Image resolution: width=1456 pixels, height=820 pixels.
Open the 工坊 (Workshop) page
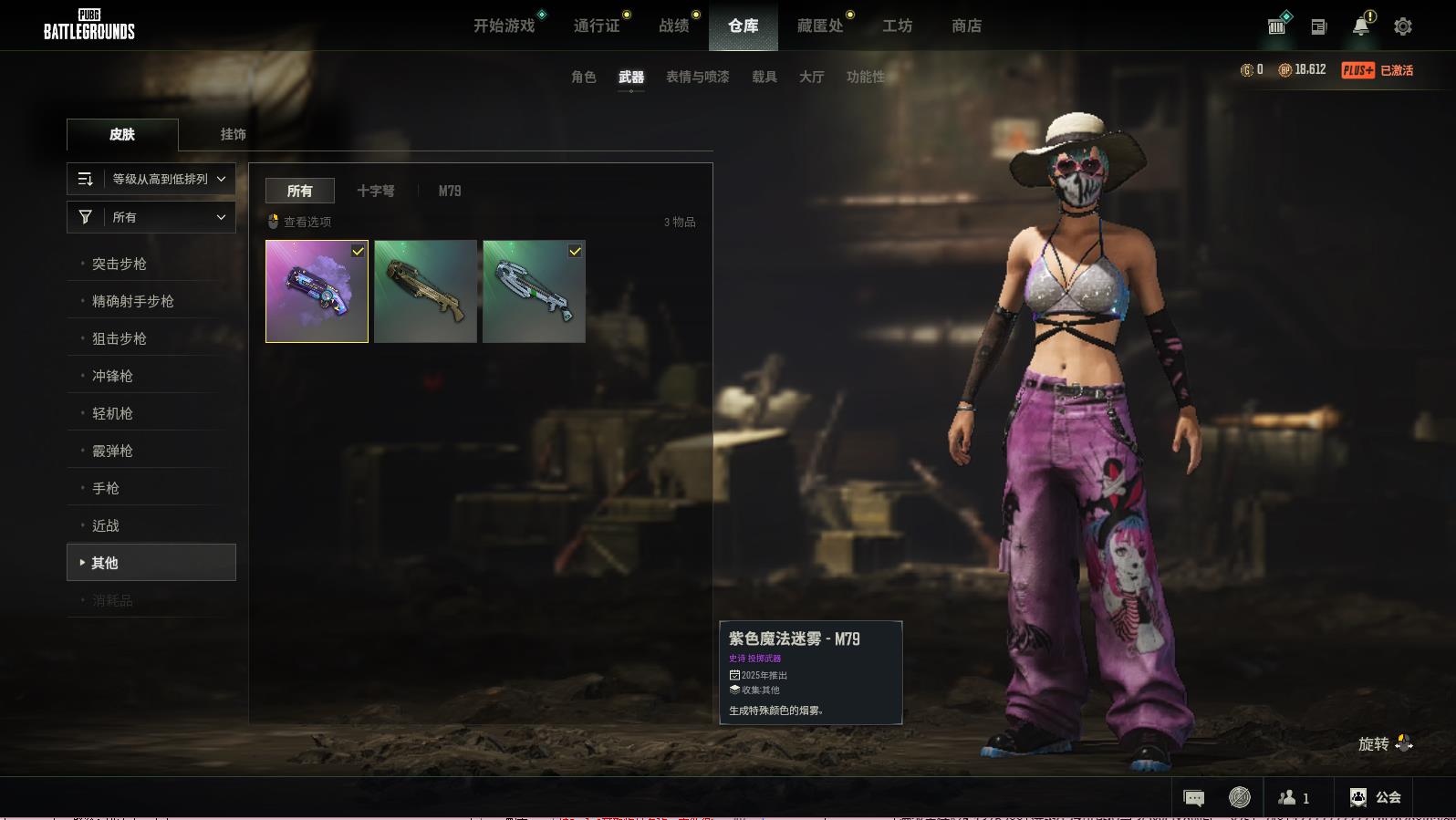coord(897,26)
